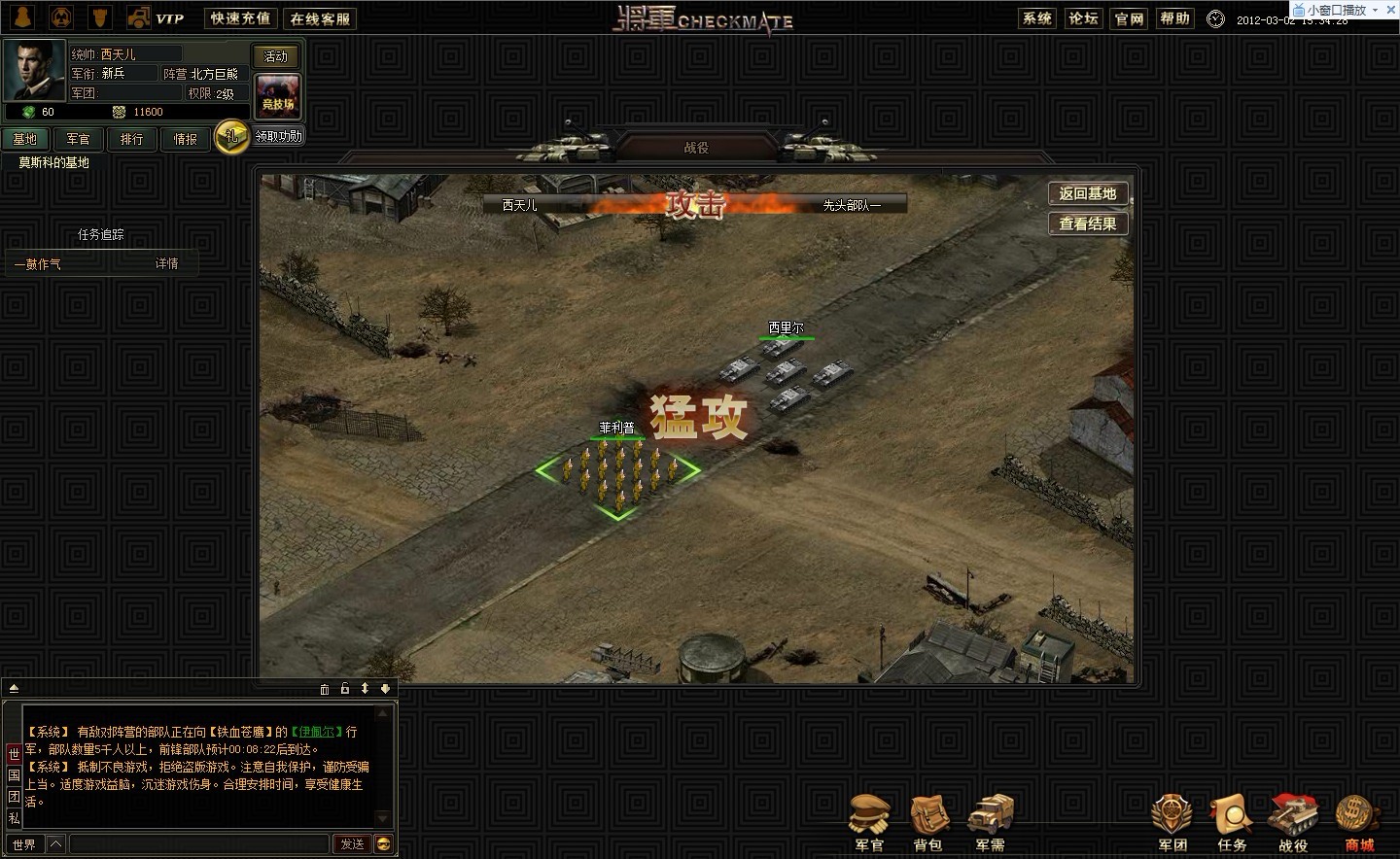Open 查看结果 battle result

1087,223
